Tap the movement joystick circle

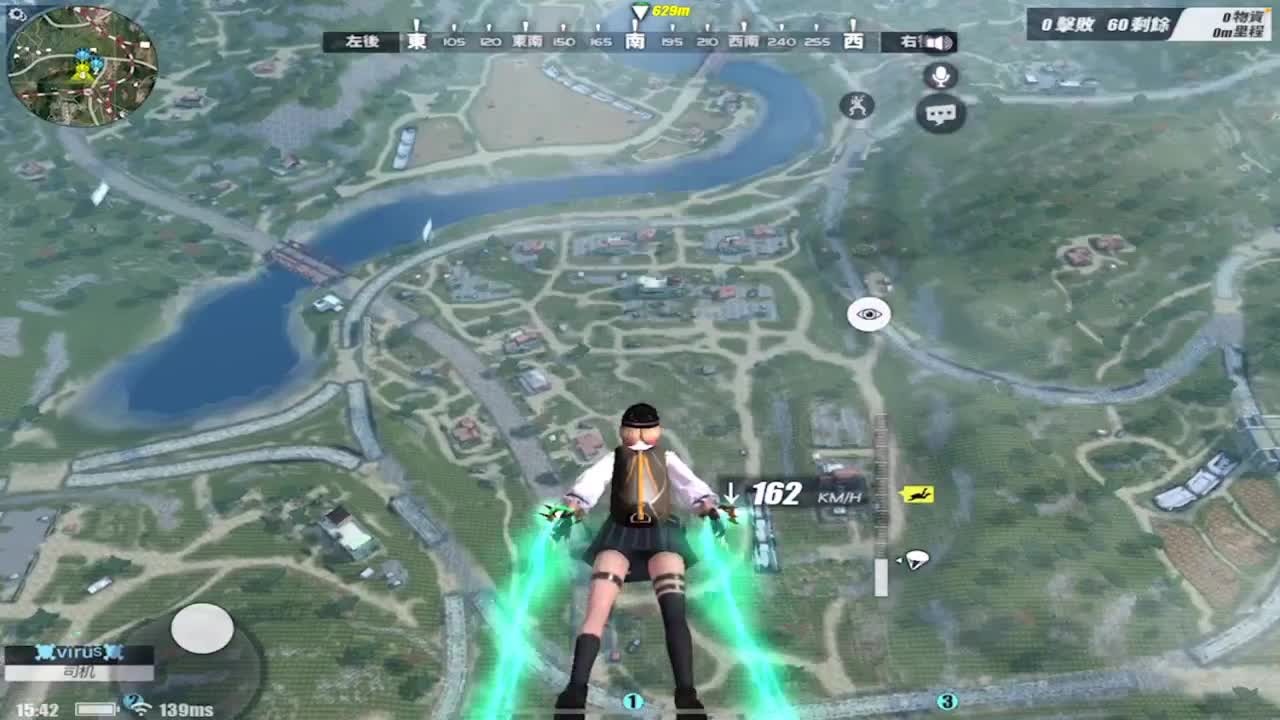point(203,628)
